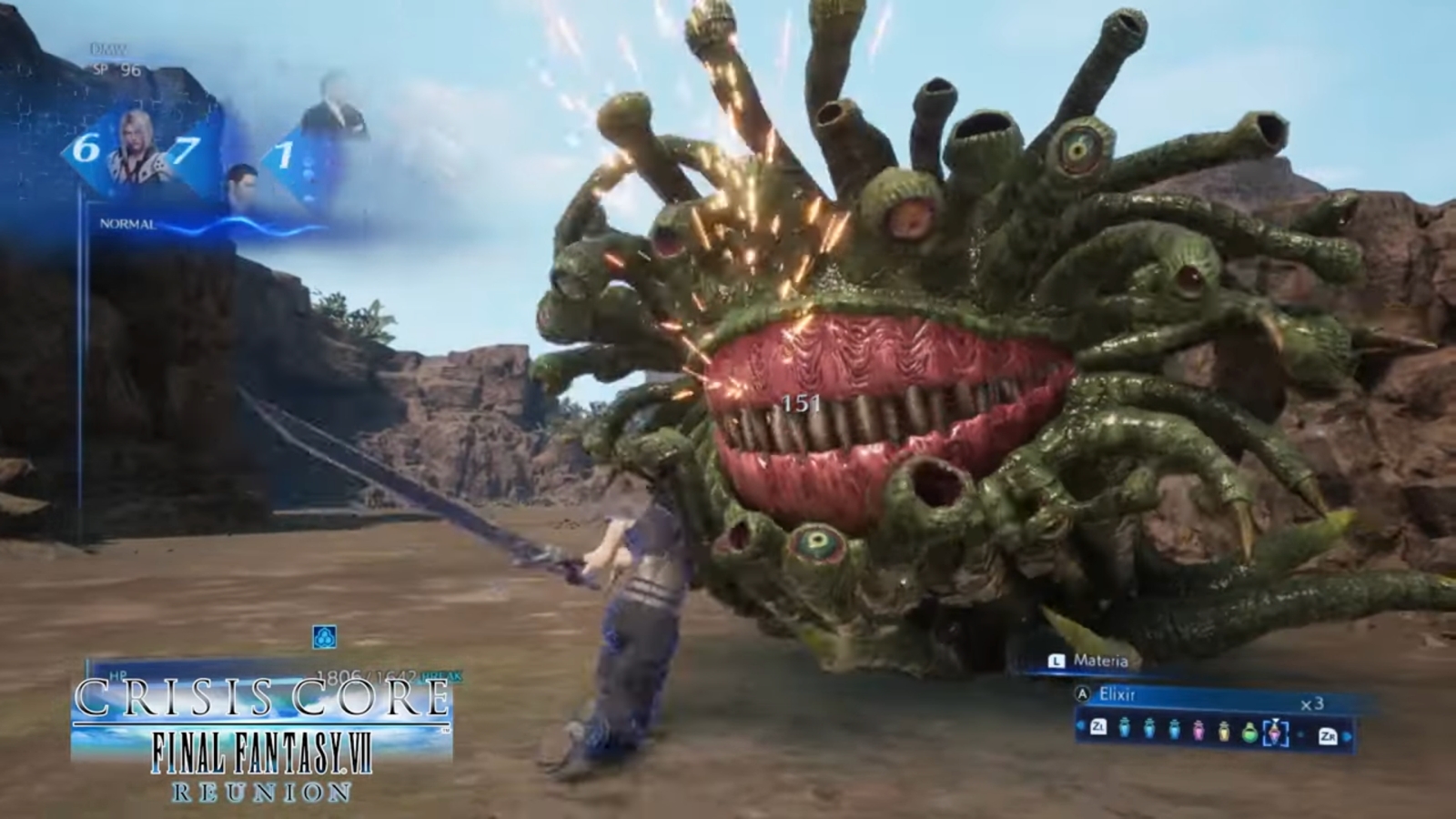Choose the yellow potion in item bar
1456x819 pixels.
[x=1224, y=730]
